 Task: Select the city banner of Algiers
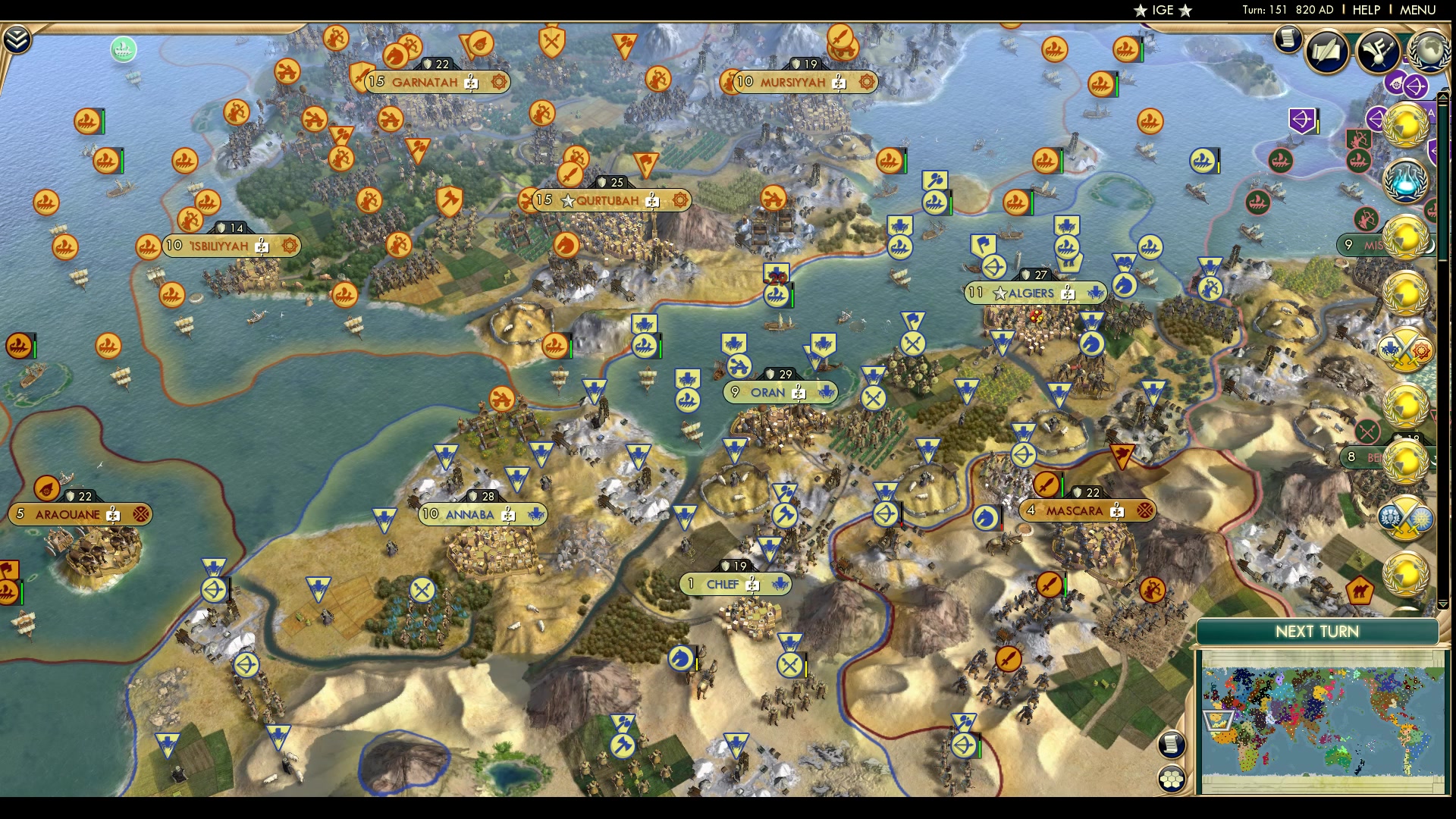tap(1035, 292)
